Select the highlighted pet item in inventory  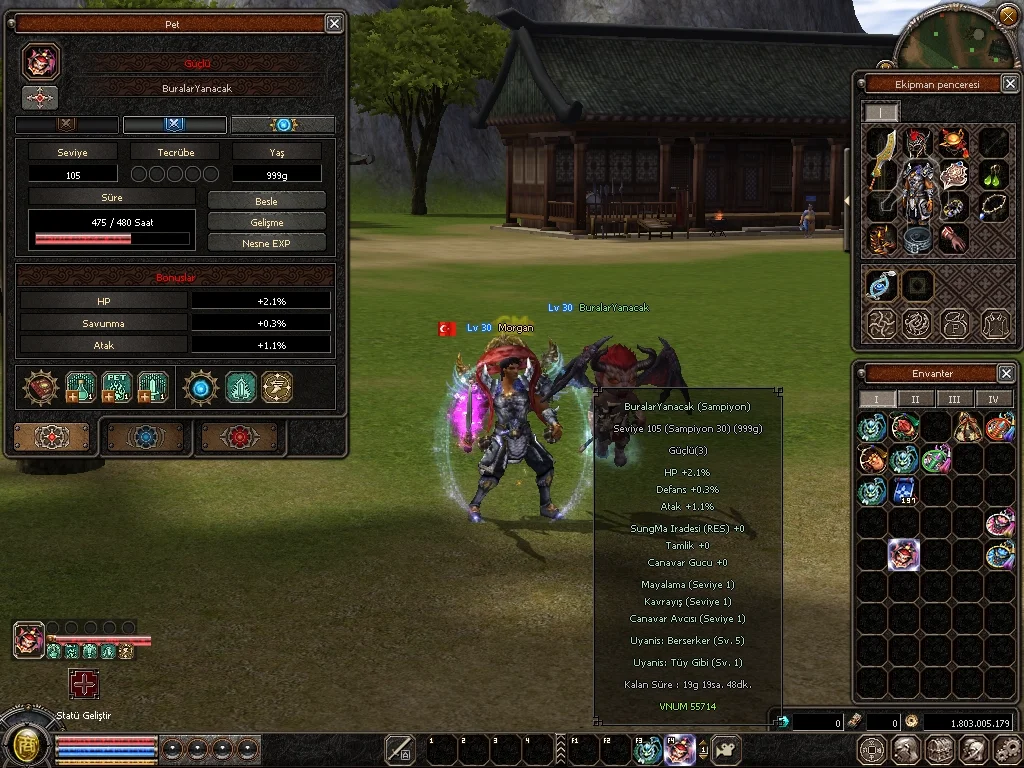click(x=904, y=555)
